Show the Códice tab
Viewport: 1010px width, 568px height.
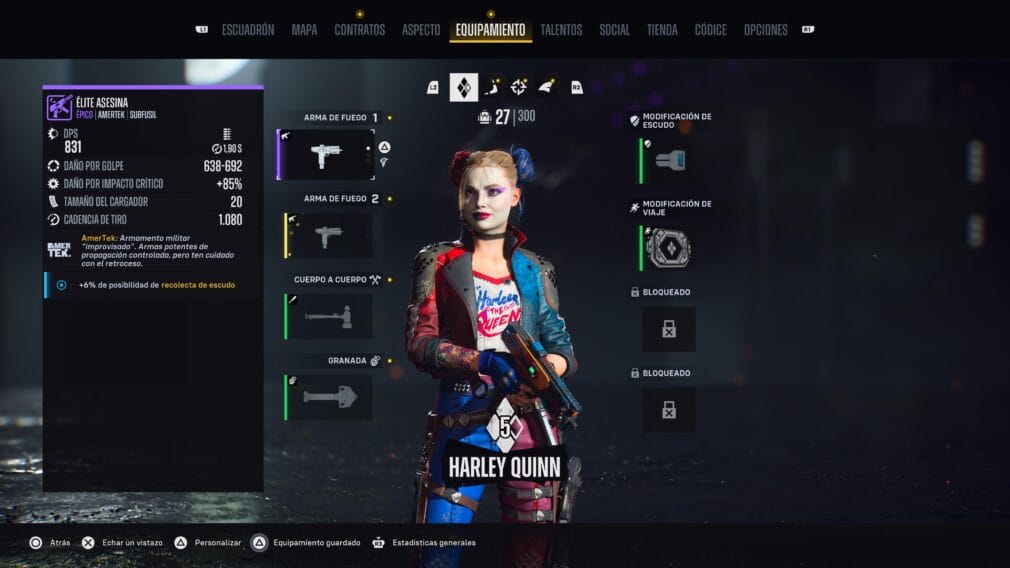710,30
